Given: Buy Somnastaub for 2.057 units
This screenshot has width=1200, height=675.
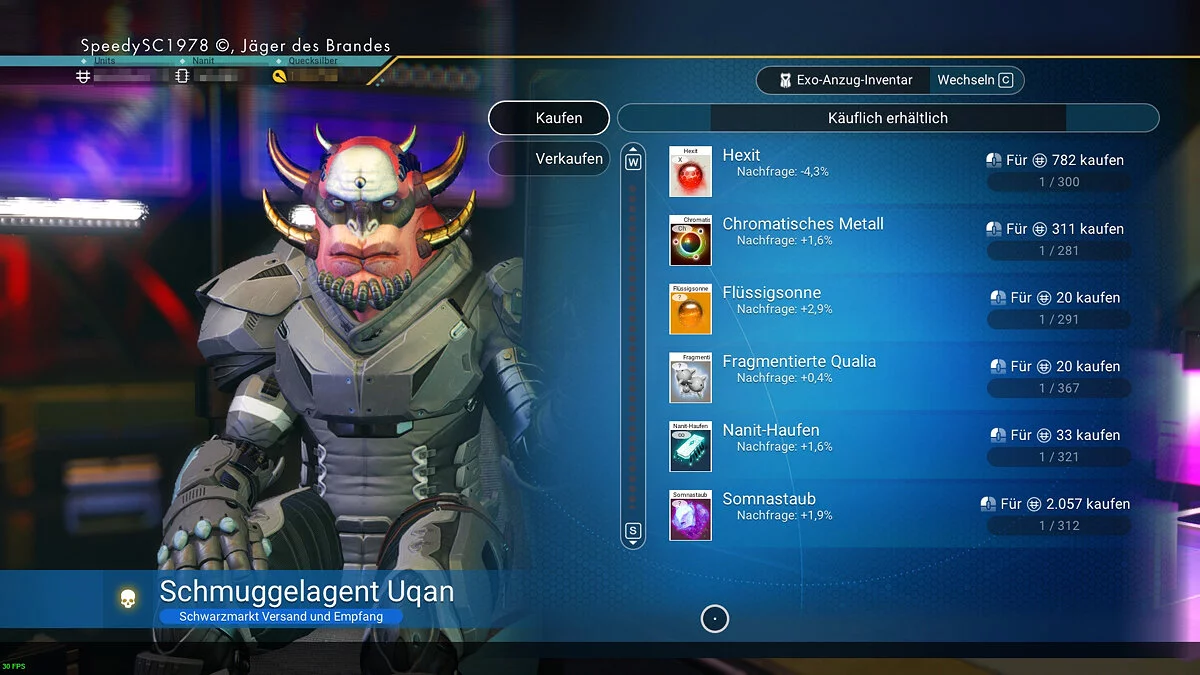Looking at the screenshot, I should (x=1059, y=504).
